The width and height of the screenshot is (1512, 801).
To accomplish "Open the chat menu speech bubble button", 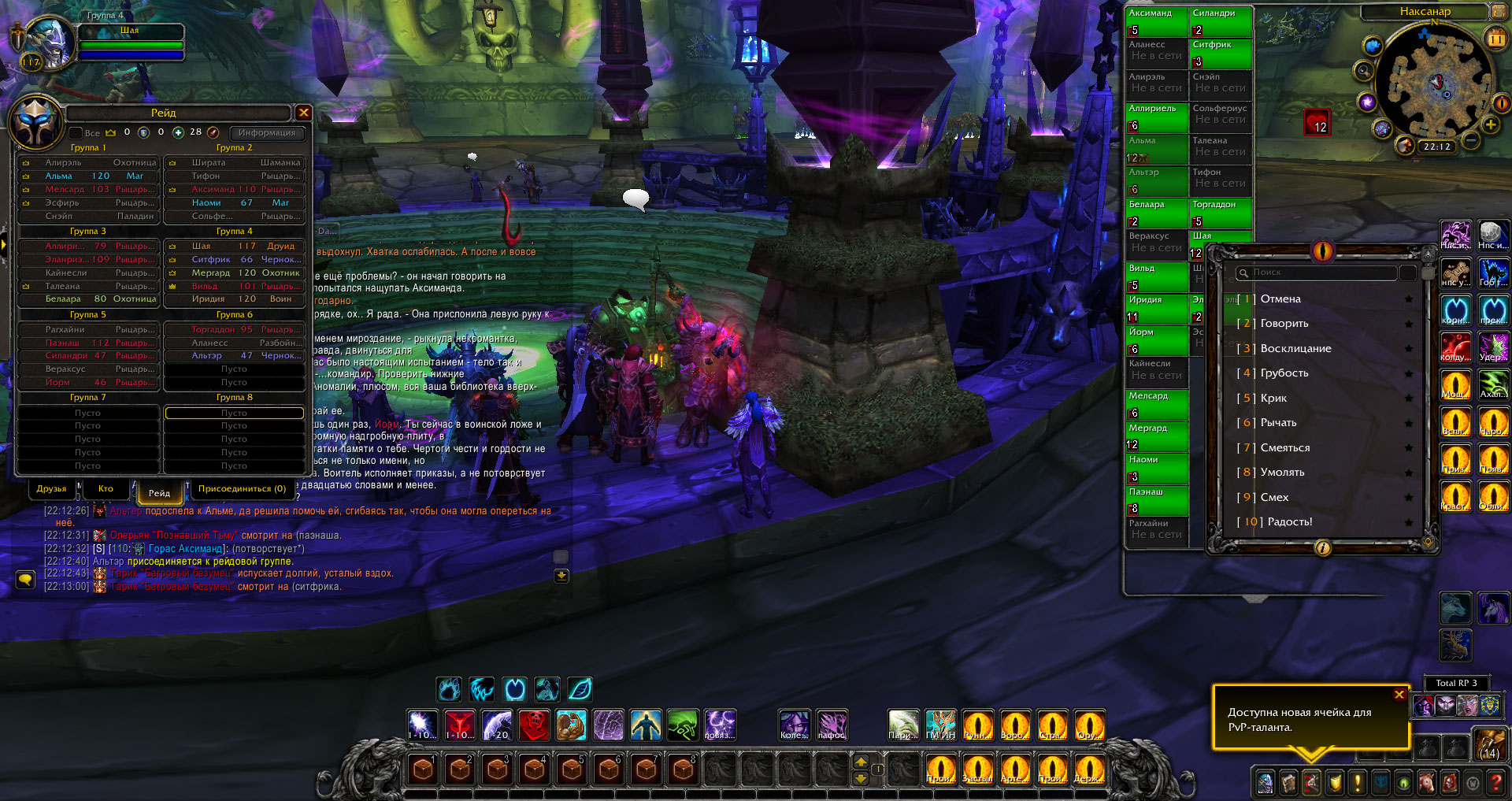I will pos(25,580).
